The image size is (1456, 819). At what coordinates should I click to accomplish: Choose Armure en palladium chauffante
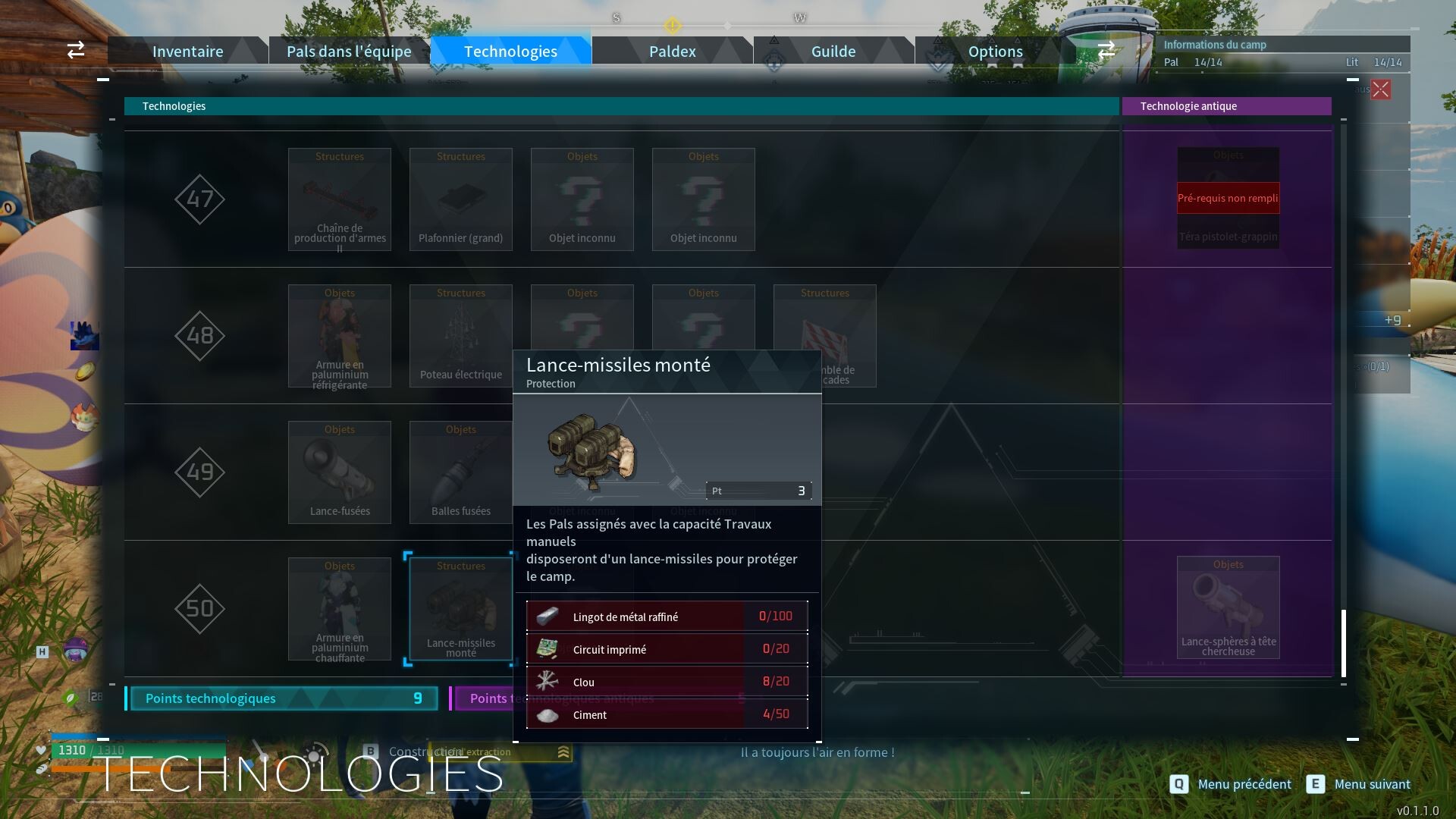(340, 609)
